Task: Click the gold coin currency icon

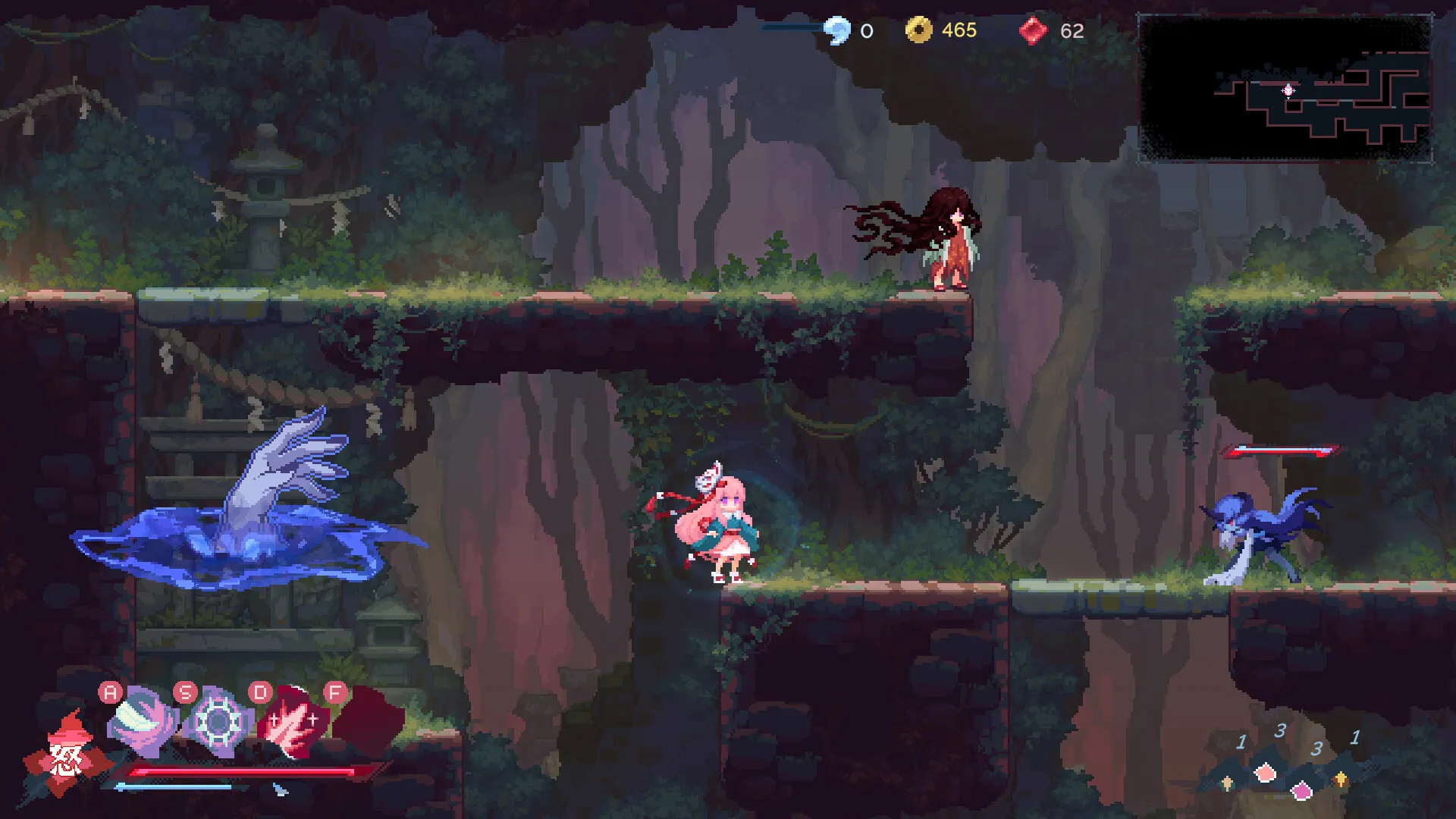Action: [918, 30]
